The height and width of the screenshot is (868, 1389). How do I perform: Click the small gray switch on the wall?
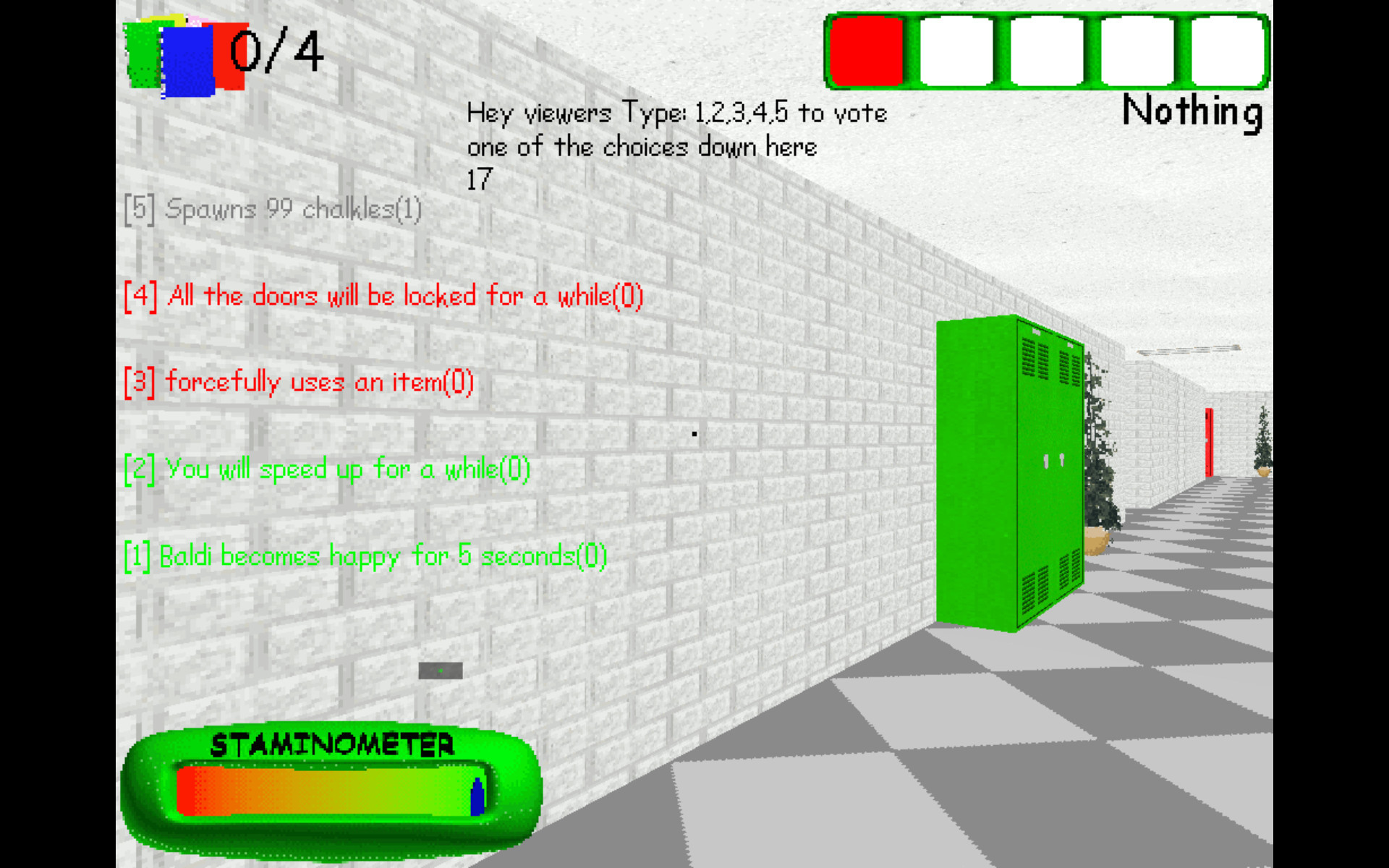(x=440, y=671)
